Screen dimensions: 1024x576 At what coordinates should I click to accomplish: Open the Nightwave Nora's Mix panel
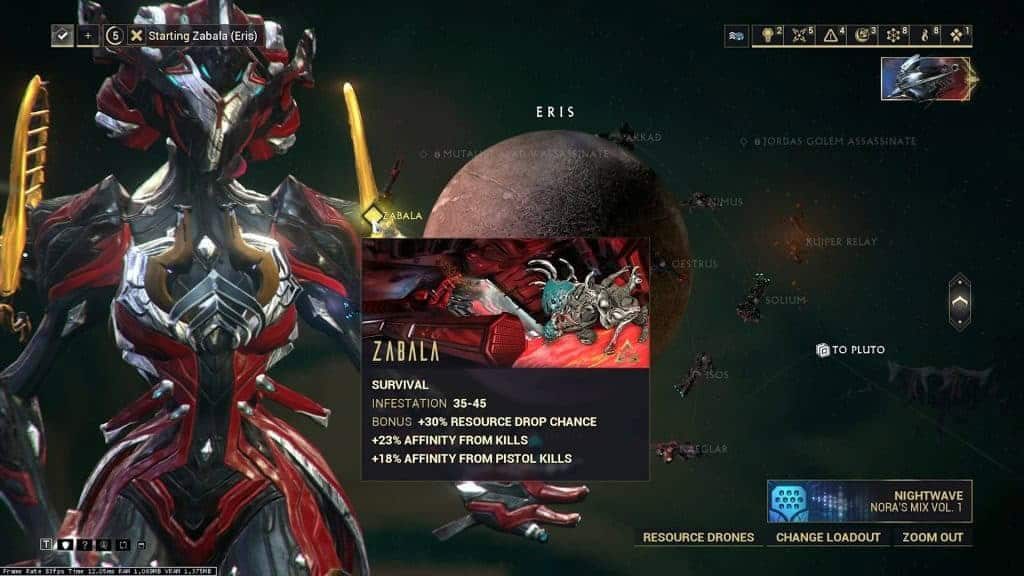[x=869, y=501]
